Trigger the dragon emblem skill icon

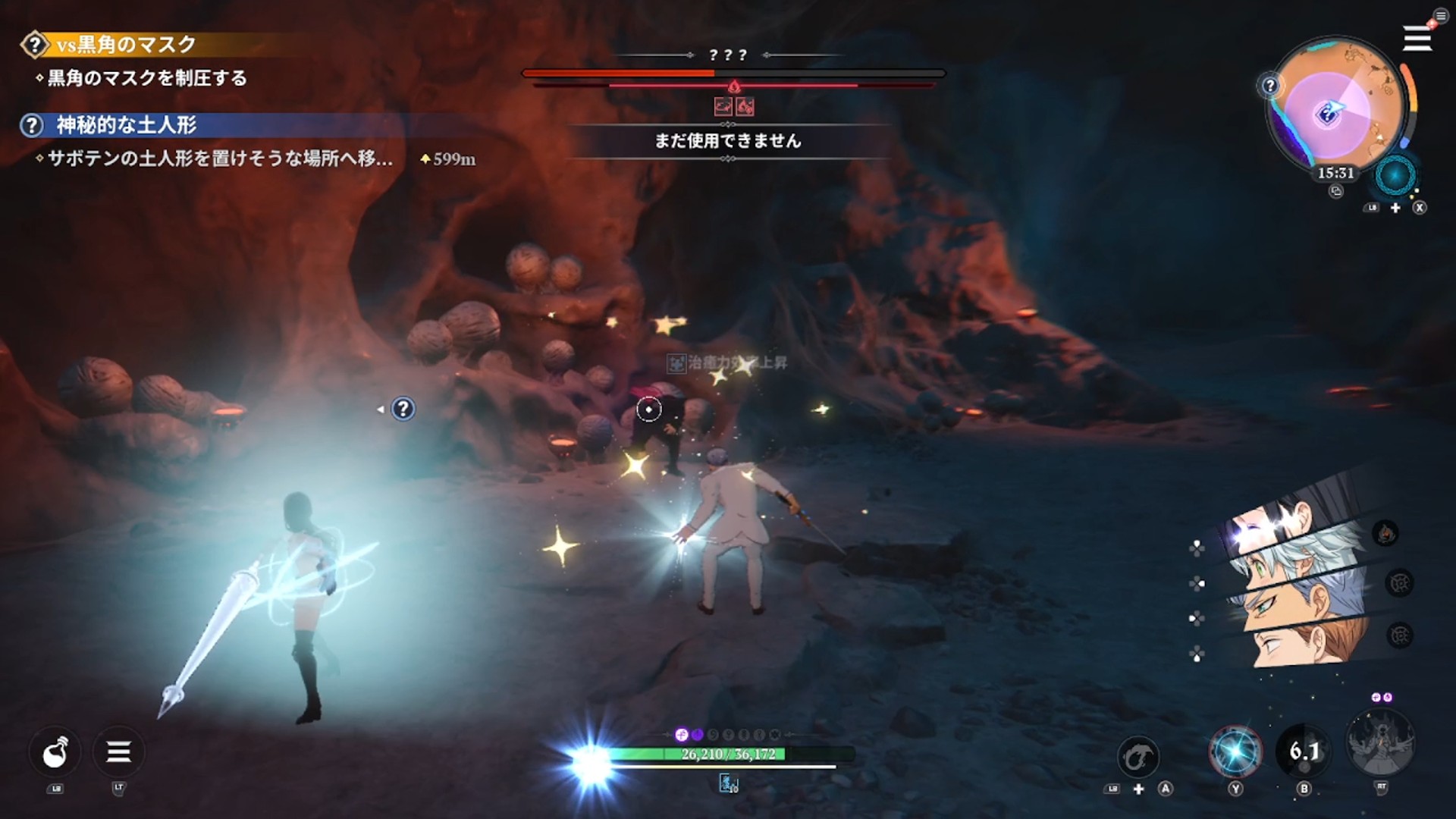click(x=1137, y=756)
